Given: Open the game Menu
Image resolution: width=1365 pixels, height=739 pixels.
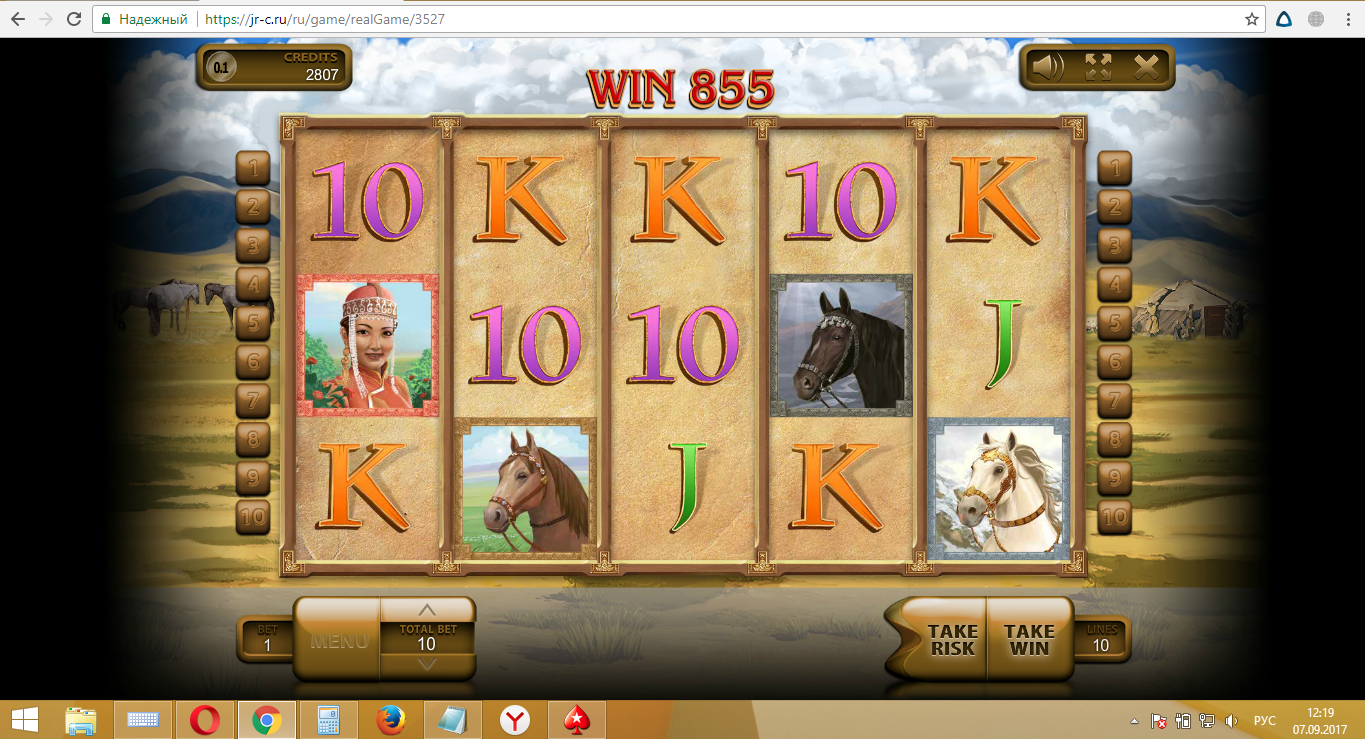Looking at the screenshot, I should click(338, 641).
